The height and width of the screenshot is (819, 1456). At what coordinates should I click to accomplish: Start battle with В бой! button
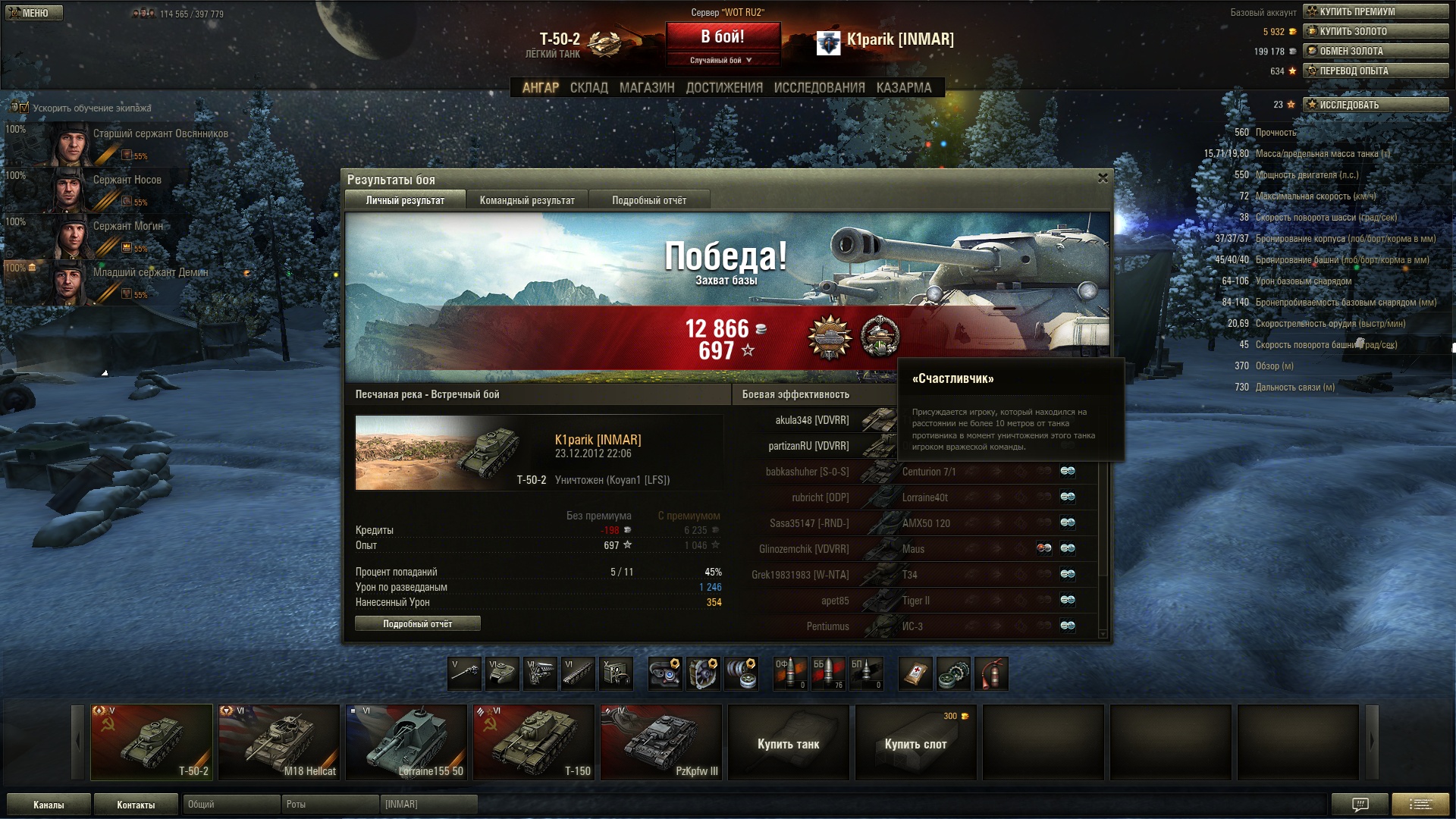click(x=722, y=37)
